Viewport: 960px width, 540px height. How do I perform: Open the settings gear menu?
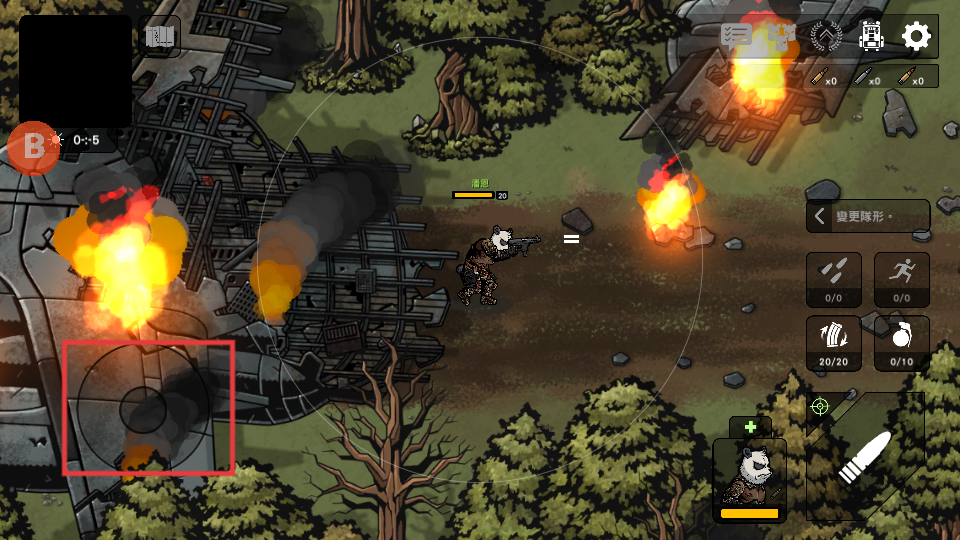[916, 37]
